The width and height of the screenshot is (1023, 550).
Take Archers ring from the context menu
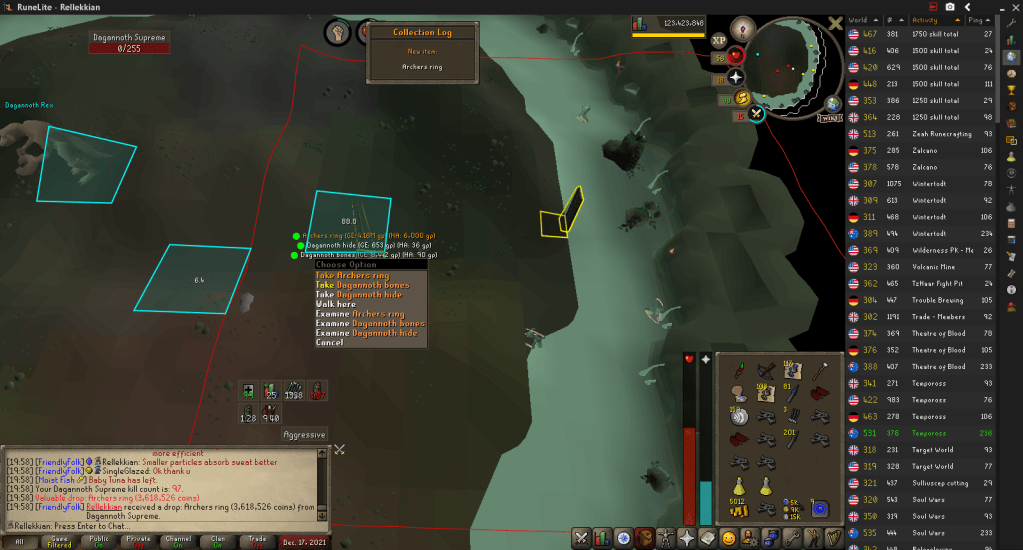click(x=352, y=275)
